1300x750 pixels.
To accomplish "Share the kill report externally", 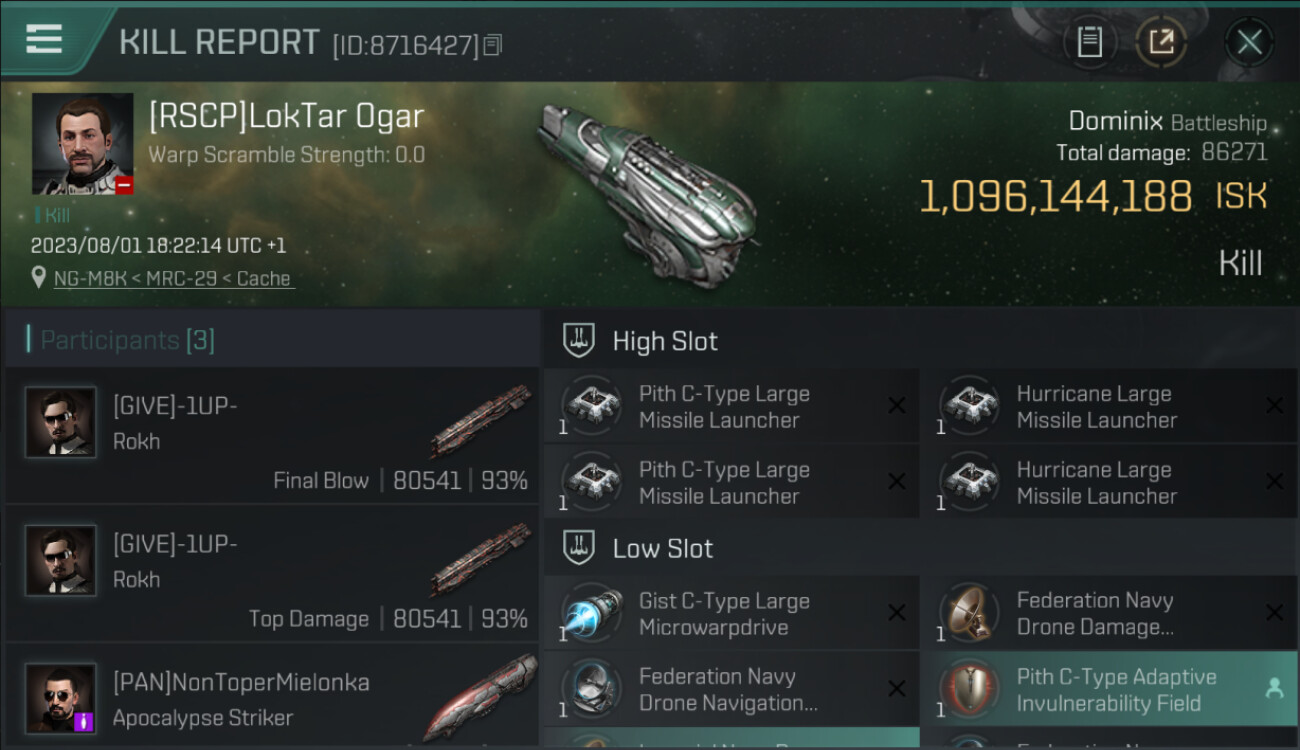I will point(1160,42).
